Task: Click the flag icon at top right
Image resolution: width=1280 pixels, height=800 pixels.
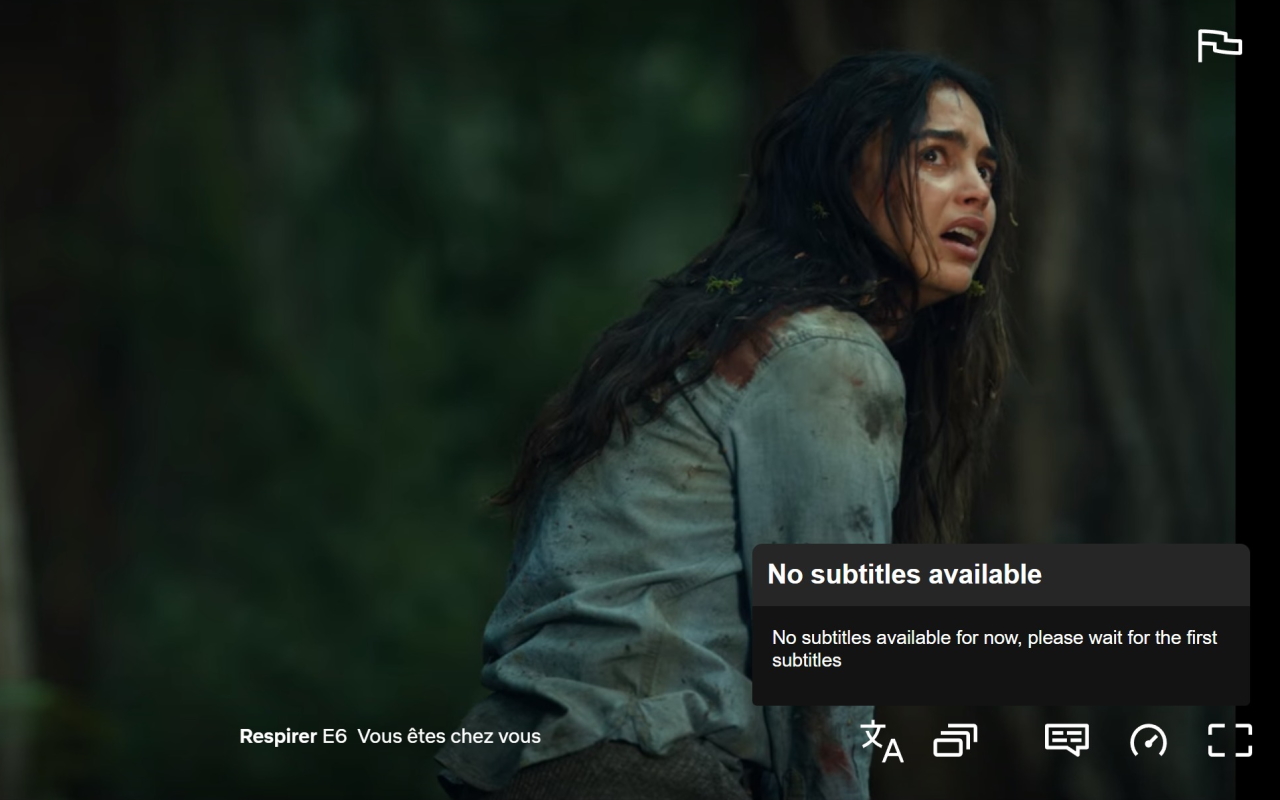Action: [1221, 44]
